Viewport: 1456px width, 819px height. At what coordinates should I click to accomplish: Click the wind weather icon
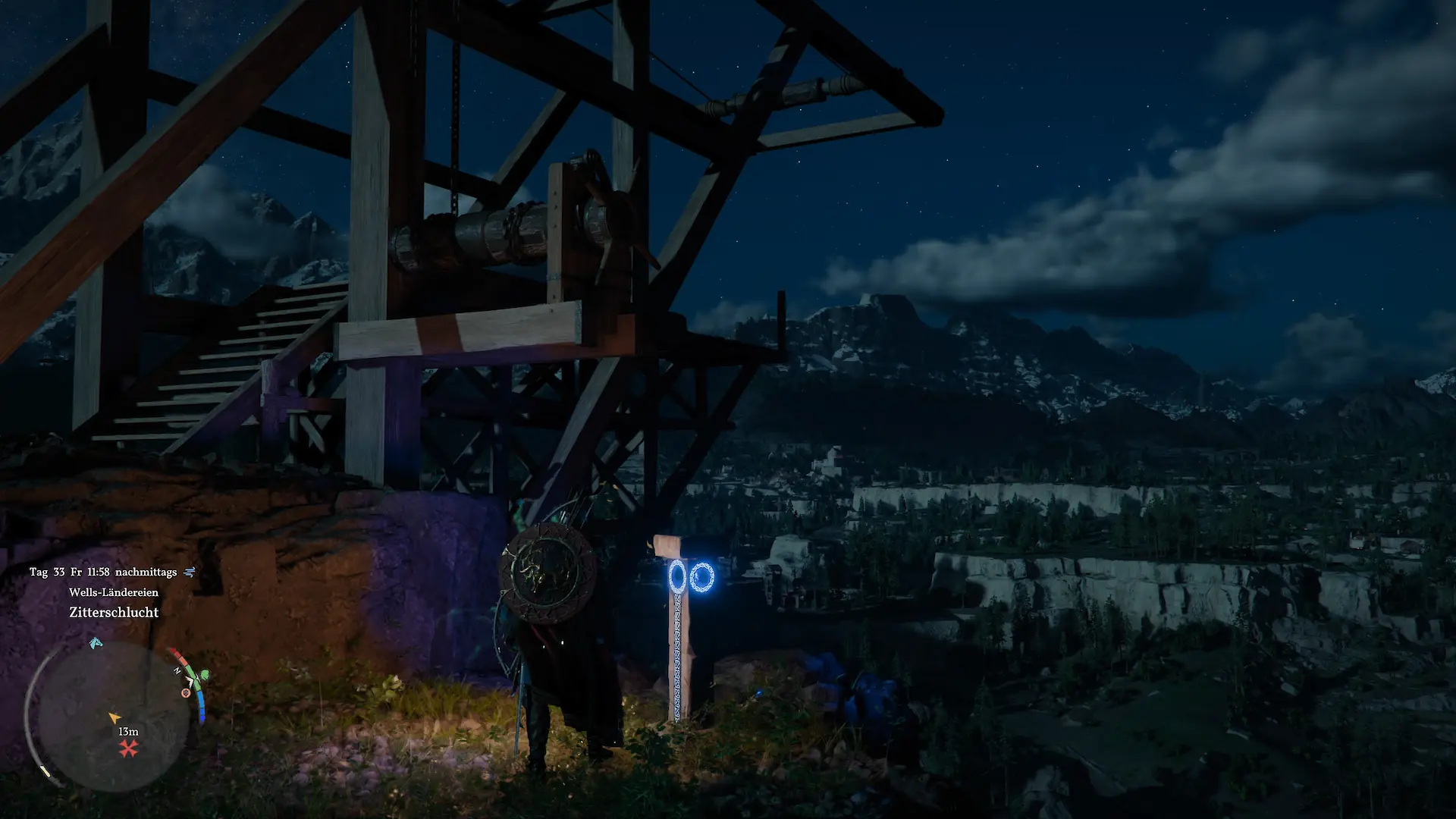pyautogui.click(x=190, y=572)
